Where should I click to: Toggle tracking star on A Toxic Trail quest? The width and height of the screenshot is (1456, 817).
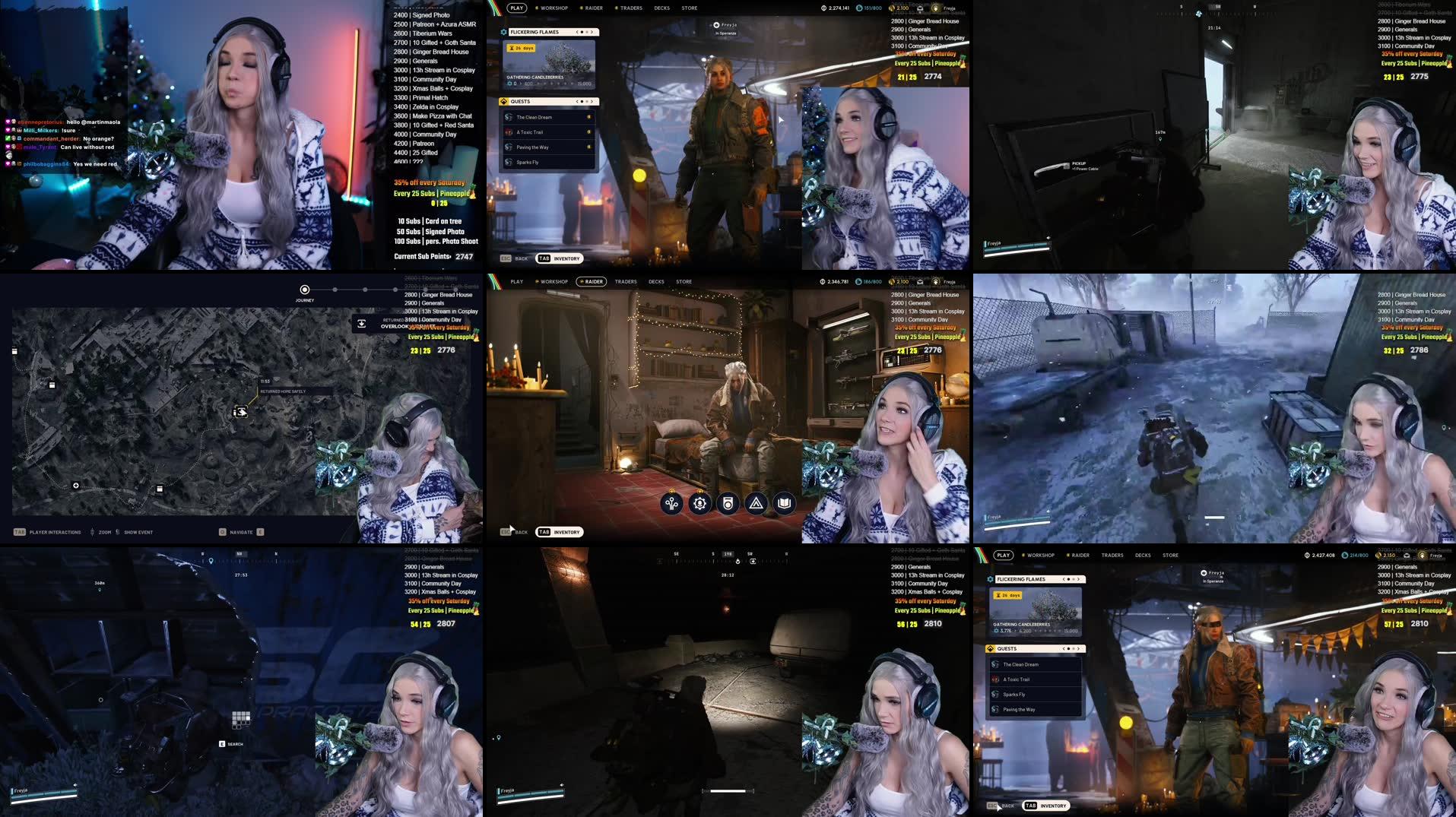(x=589, y=131)
